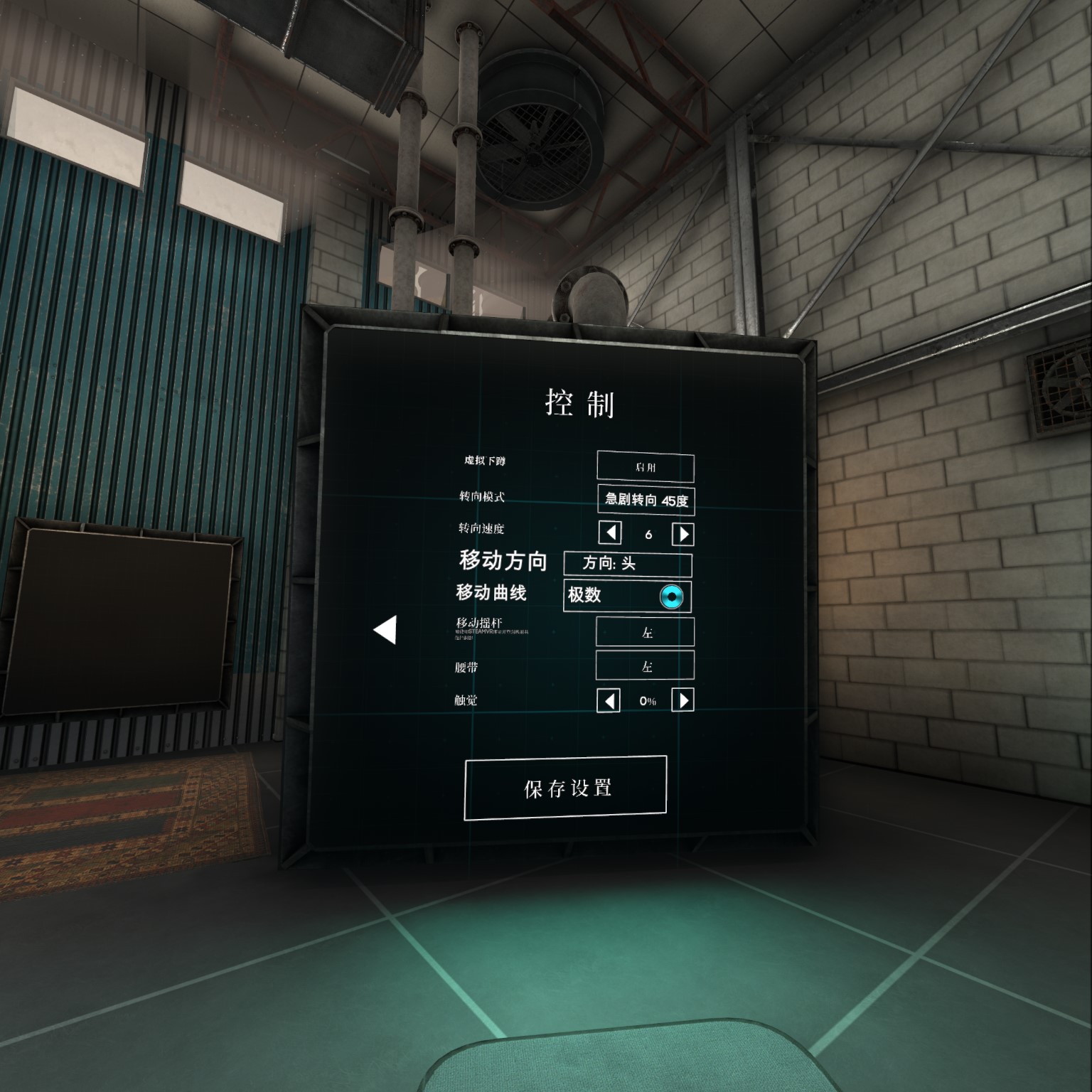Image resolution: width=1092 pixels, height=1092 pixels.
Task: Change 移动方向 by clicking 方向: 头
Action: click(628, 564)
